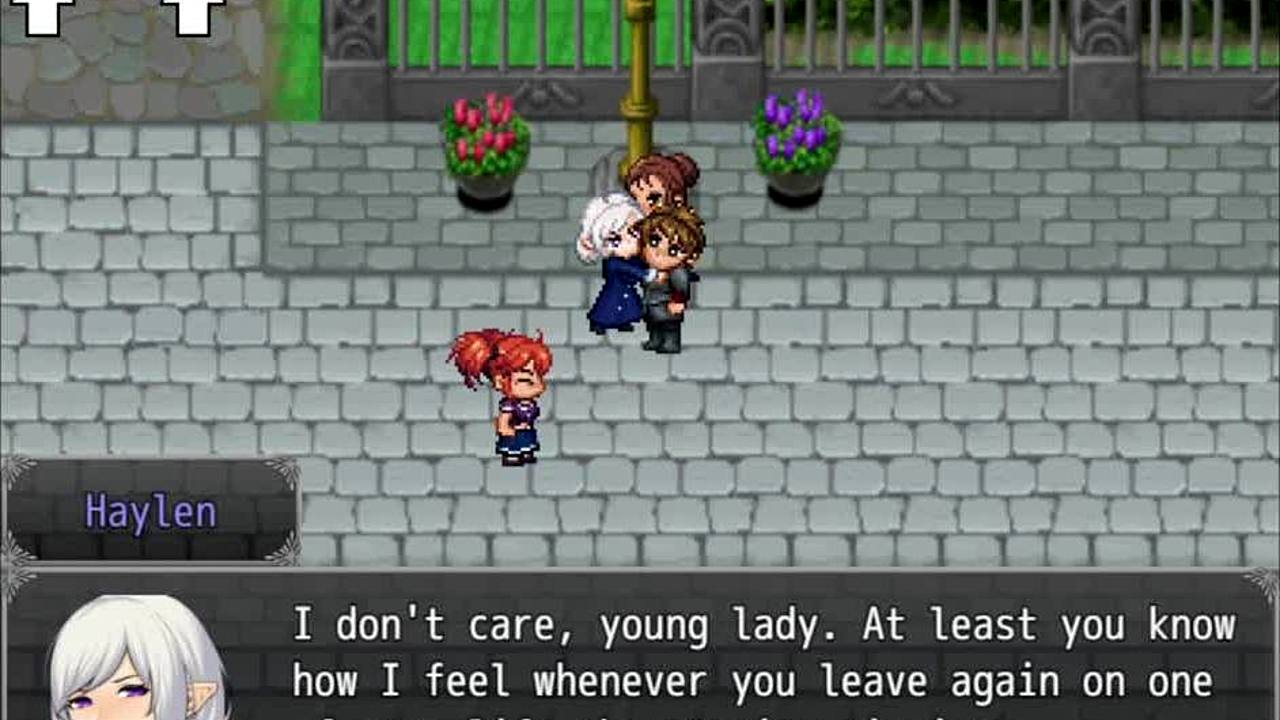Advance Haylen's dialogue text box

click(760, 652)
